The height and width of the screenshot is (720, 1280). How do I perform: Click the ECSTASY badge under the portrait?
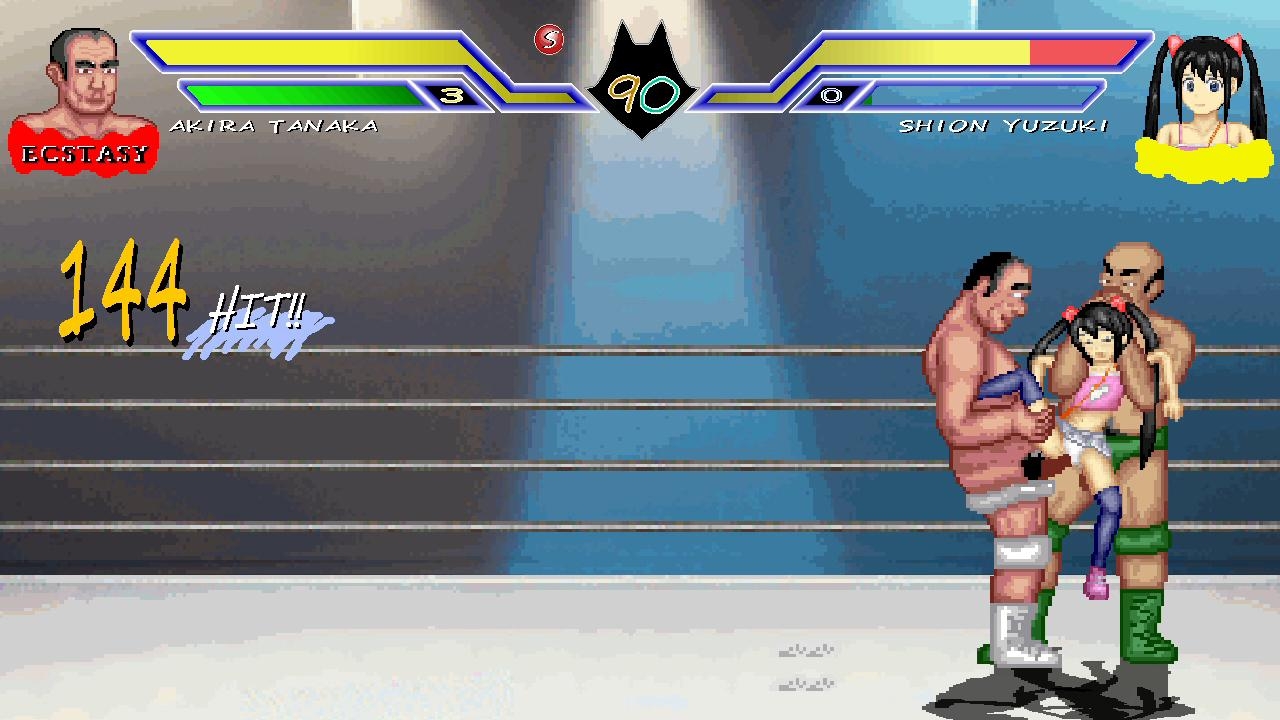tap(84, 152)
